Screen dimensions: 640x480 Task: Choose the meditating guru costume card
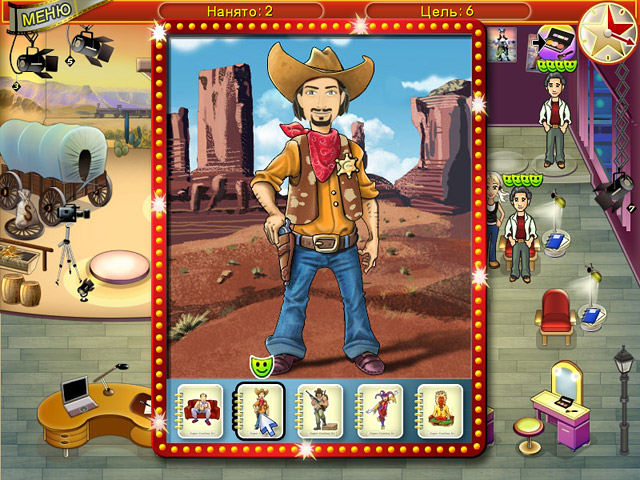(441, 408)
